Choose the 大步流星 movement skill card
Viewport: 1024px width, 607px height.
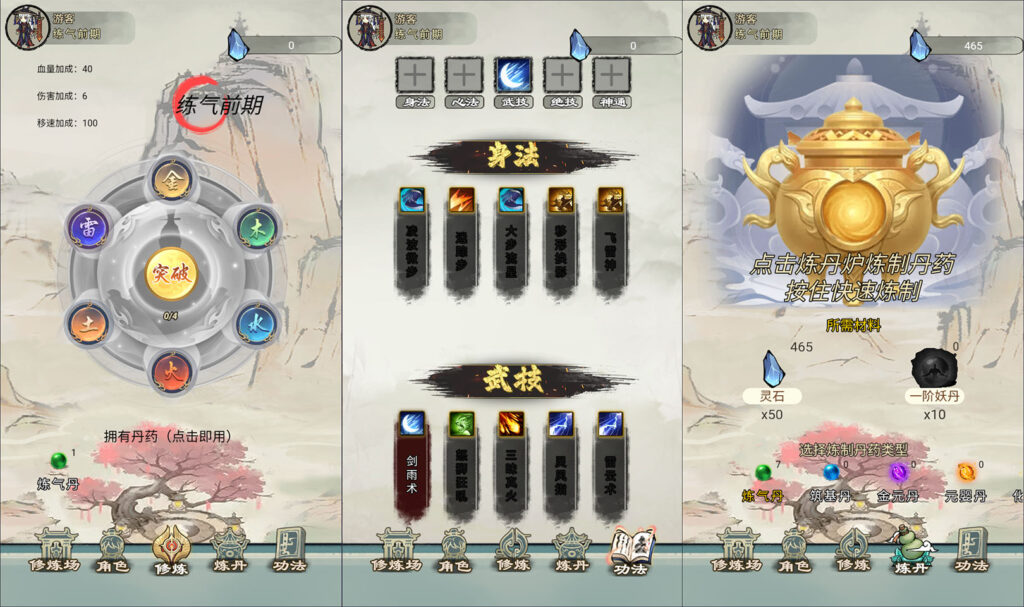point(511,243)
